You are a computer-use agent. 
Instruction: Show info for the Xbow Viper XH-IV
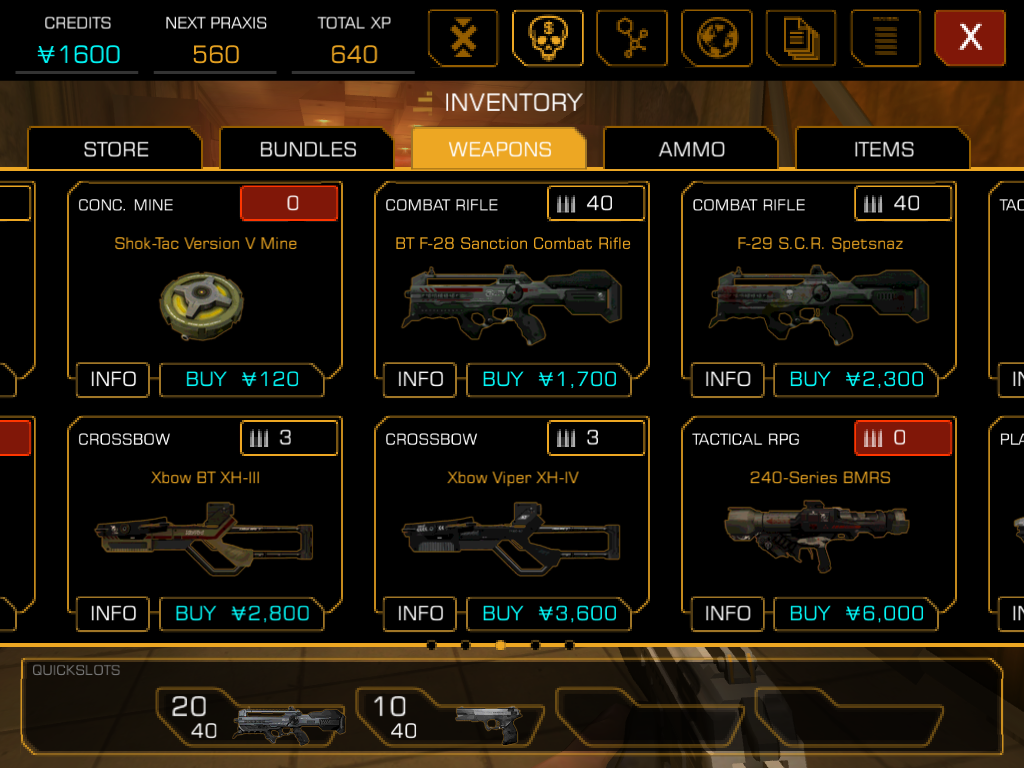pyautogui.click(x=420, y=614)
